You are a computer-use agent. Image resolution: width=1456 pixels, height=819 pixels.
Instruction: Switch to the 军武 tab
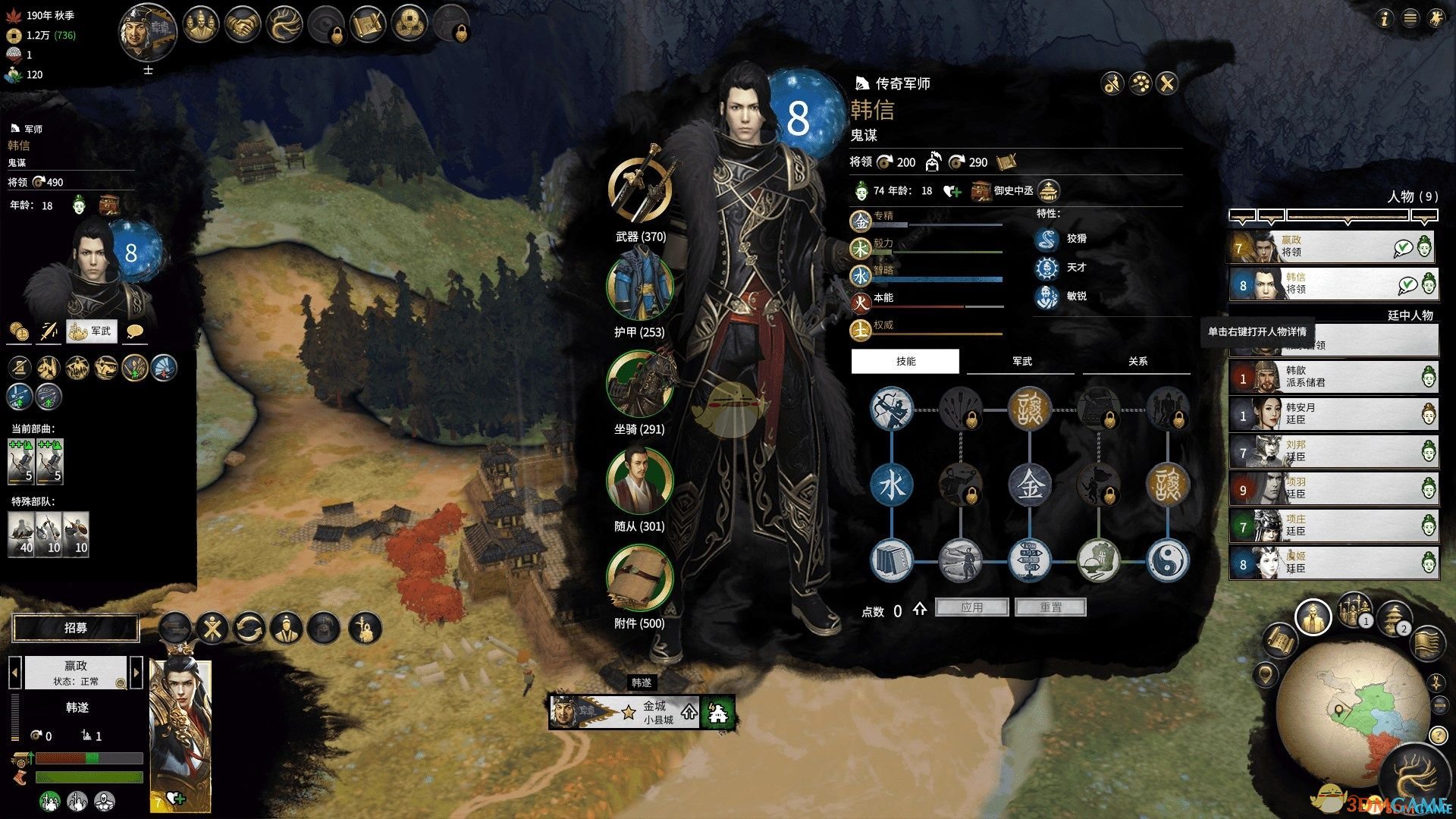1021,362
